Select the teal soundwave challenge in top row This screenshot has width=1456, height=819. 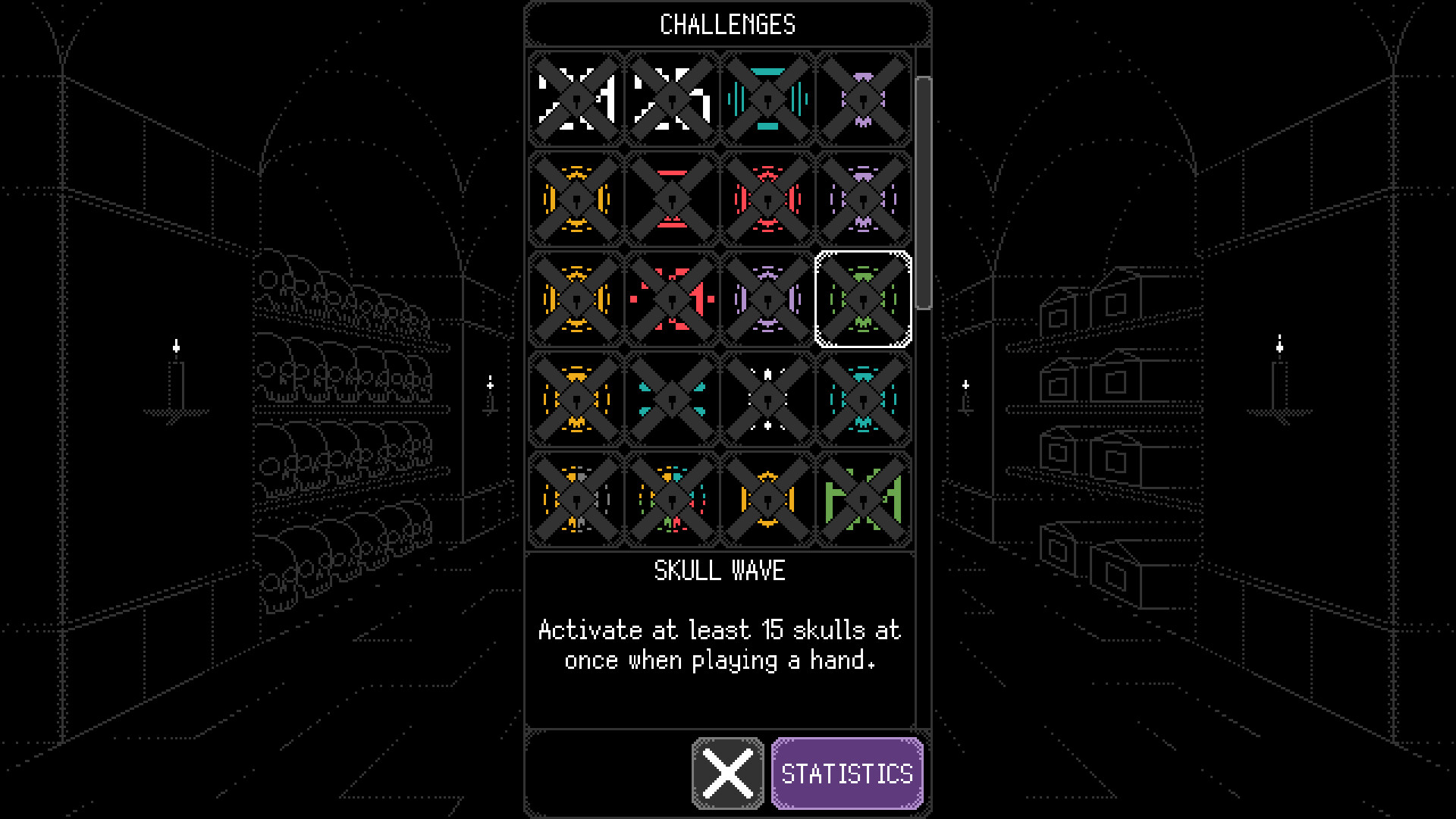pyautogui.click(x=767, y=99)
